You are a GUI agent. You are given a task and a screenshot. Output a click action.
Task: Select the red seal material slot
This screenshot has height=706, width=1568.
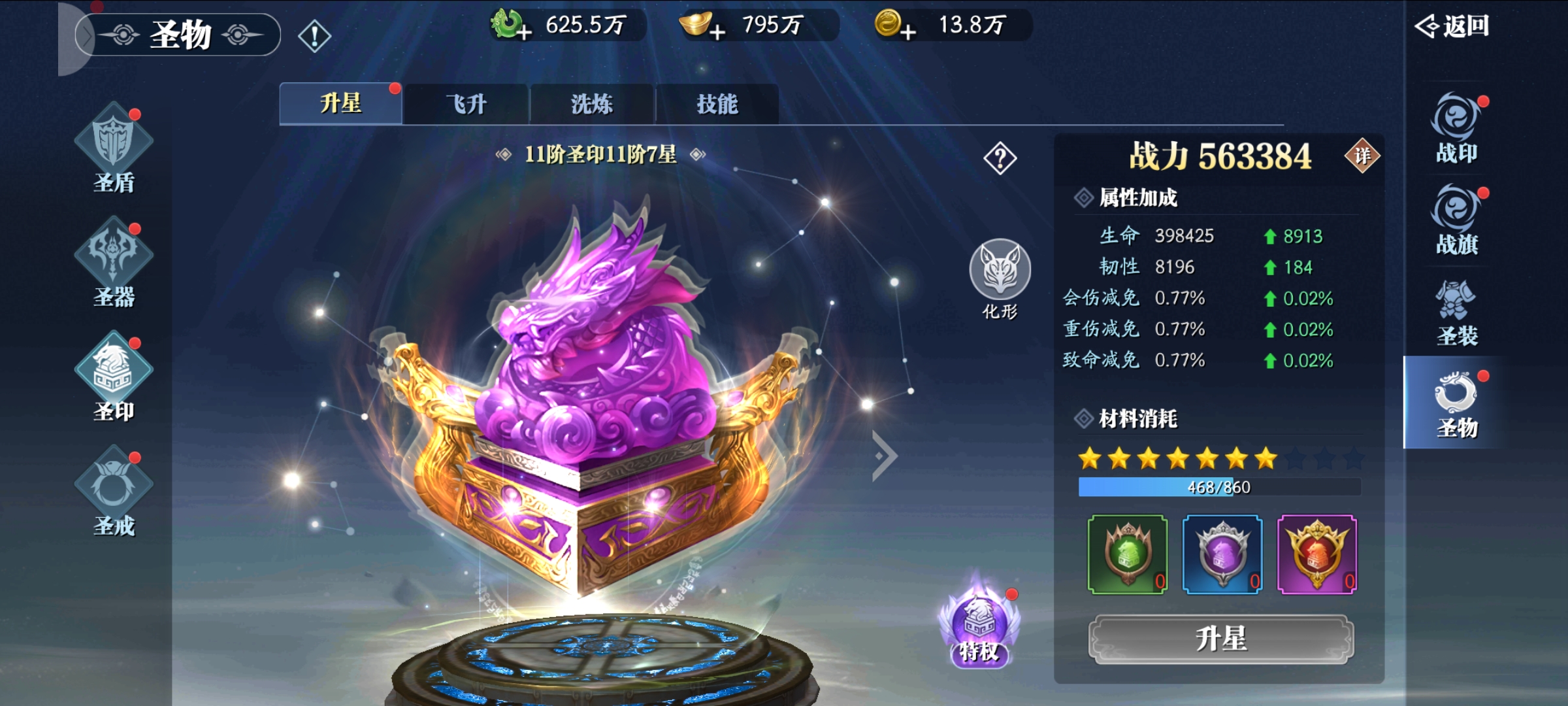coord(1316,554)
